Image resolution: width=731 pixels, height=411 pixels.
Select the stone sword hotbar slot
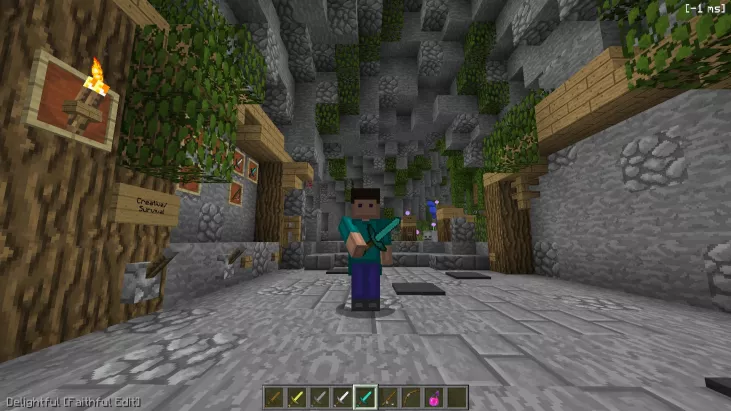pos(319,398)
